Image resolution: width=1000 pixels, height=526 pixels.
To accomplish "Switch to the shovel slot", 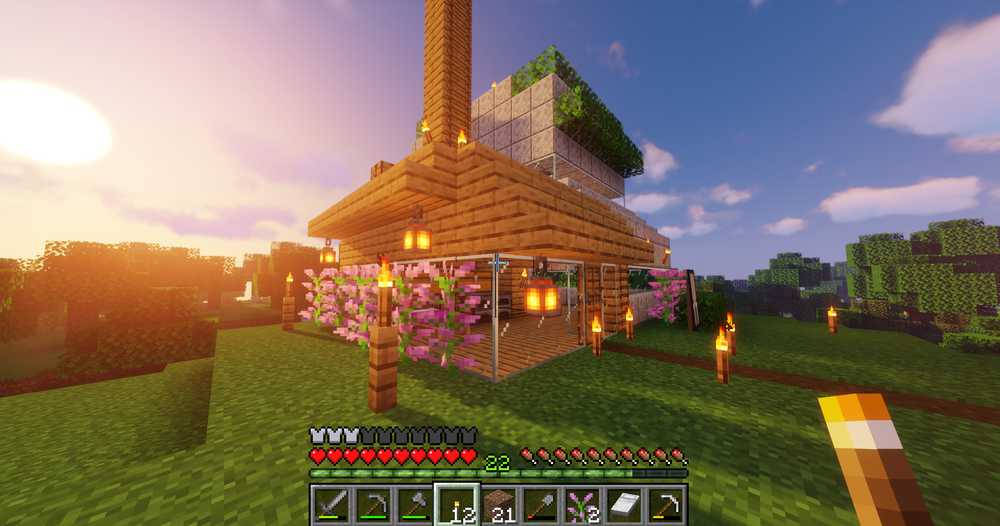I will [539, 505].
